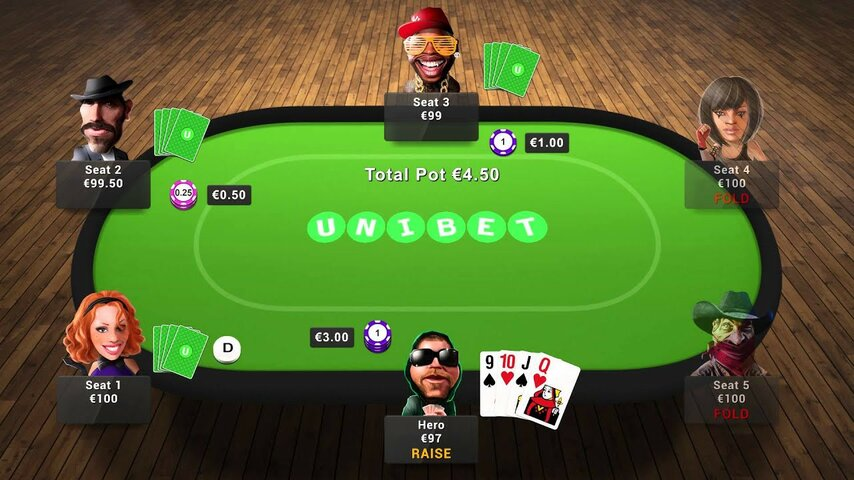Open the Hero player panel

coord(431,439)
